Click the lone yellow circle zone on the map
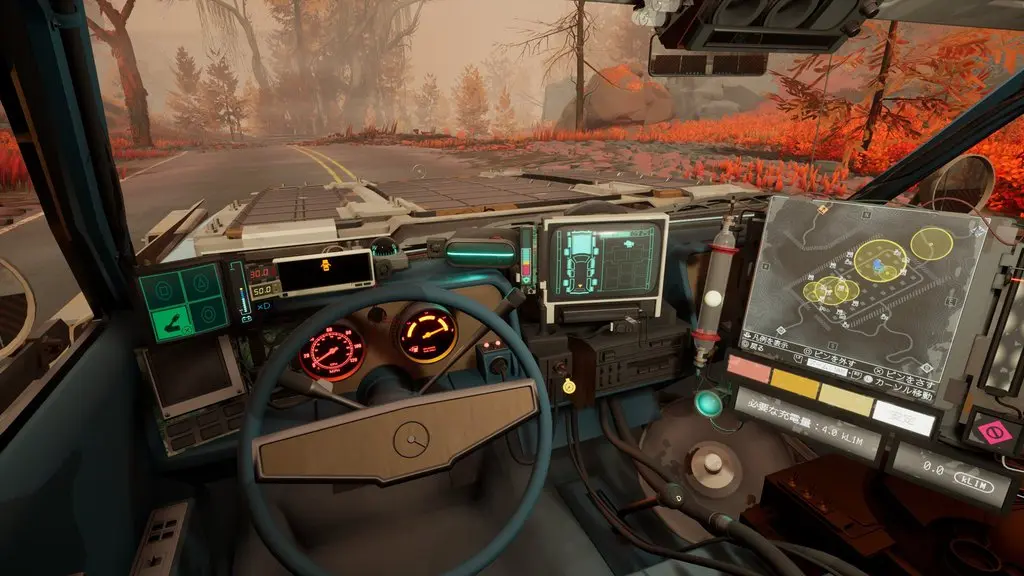Viewport: 1024px width, 576px height. [x=932, y=243]
